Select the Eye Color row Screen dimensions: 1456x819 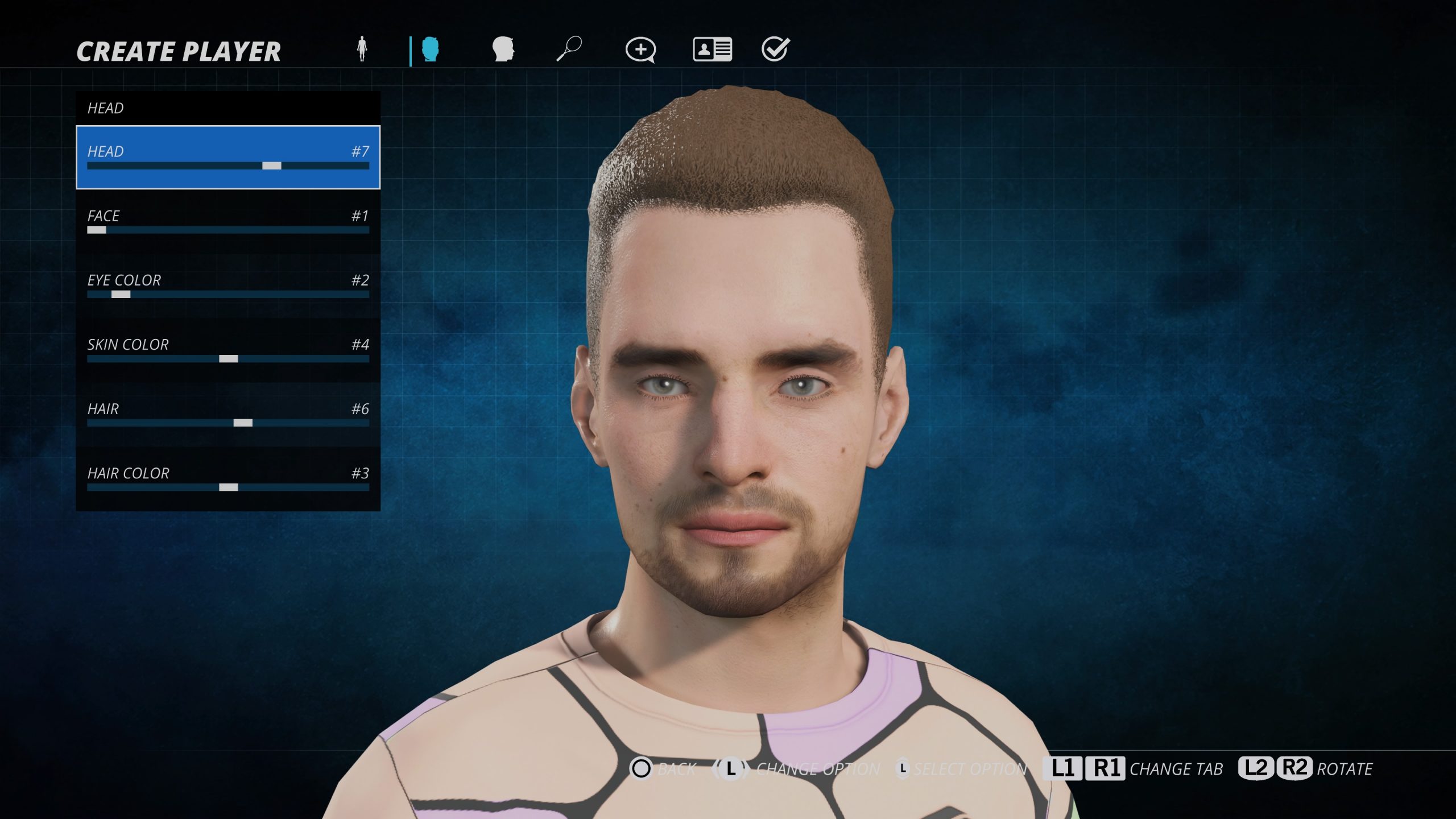click(x=227, y=286)
